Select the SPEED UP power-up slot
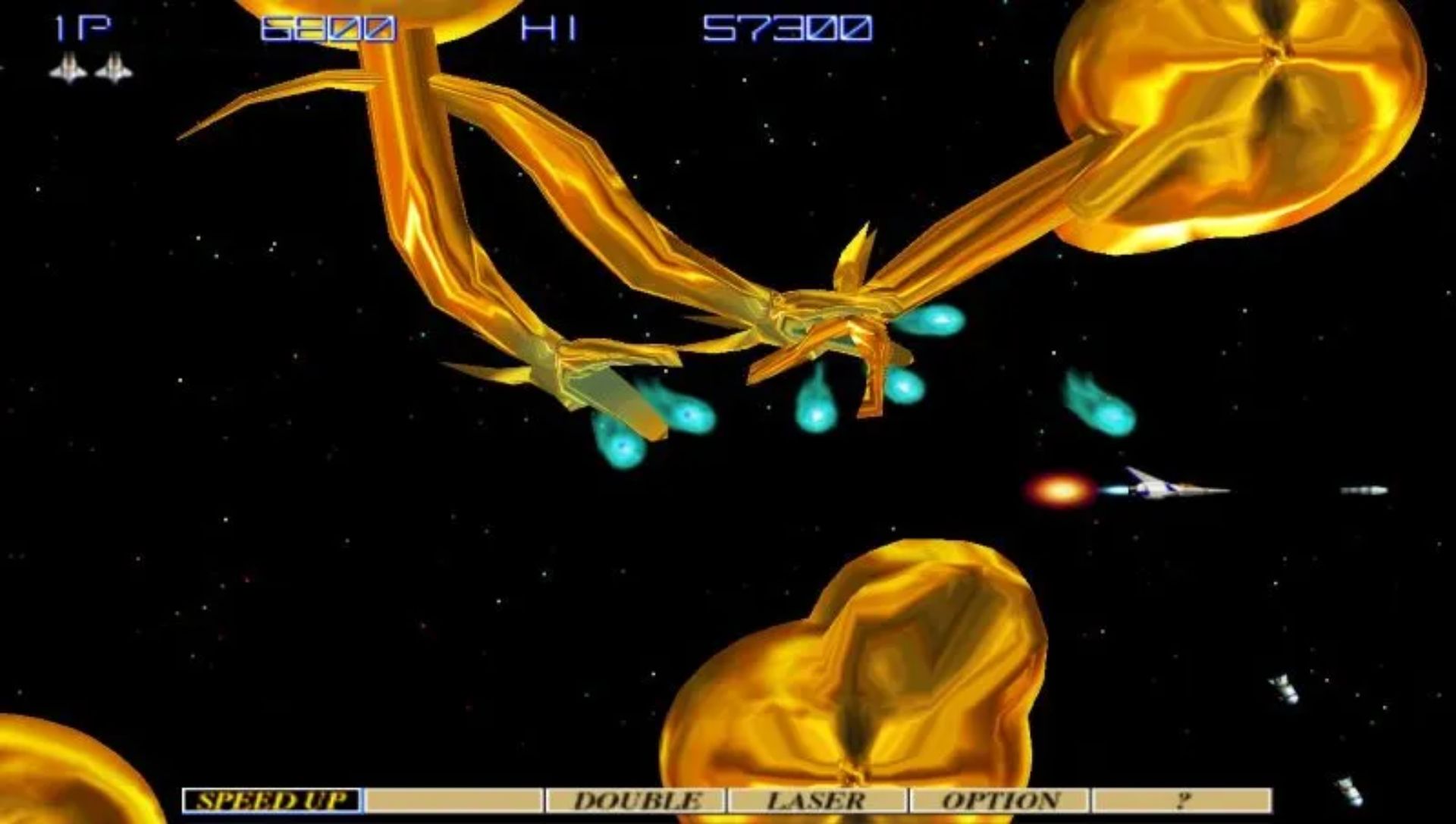 272,801
